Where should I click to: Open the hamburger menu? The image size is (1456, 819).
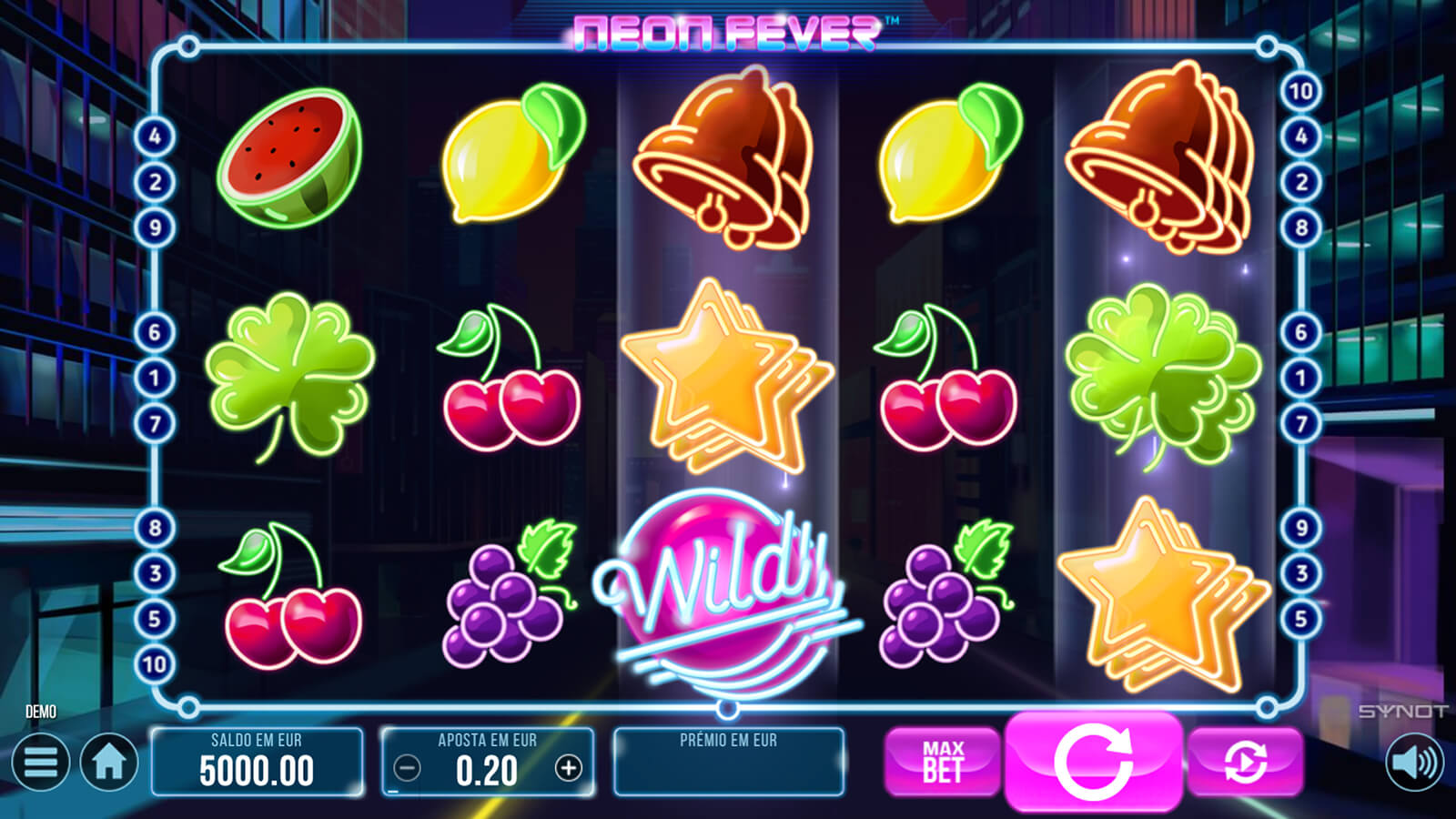(41, 762)
